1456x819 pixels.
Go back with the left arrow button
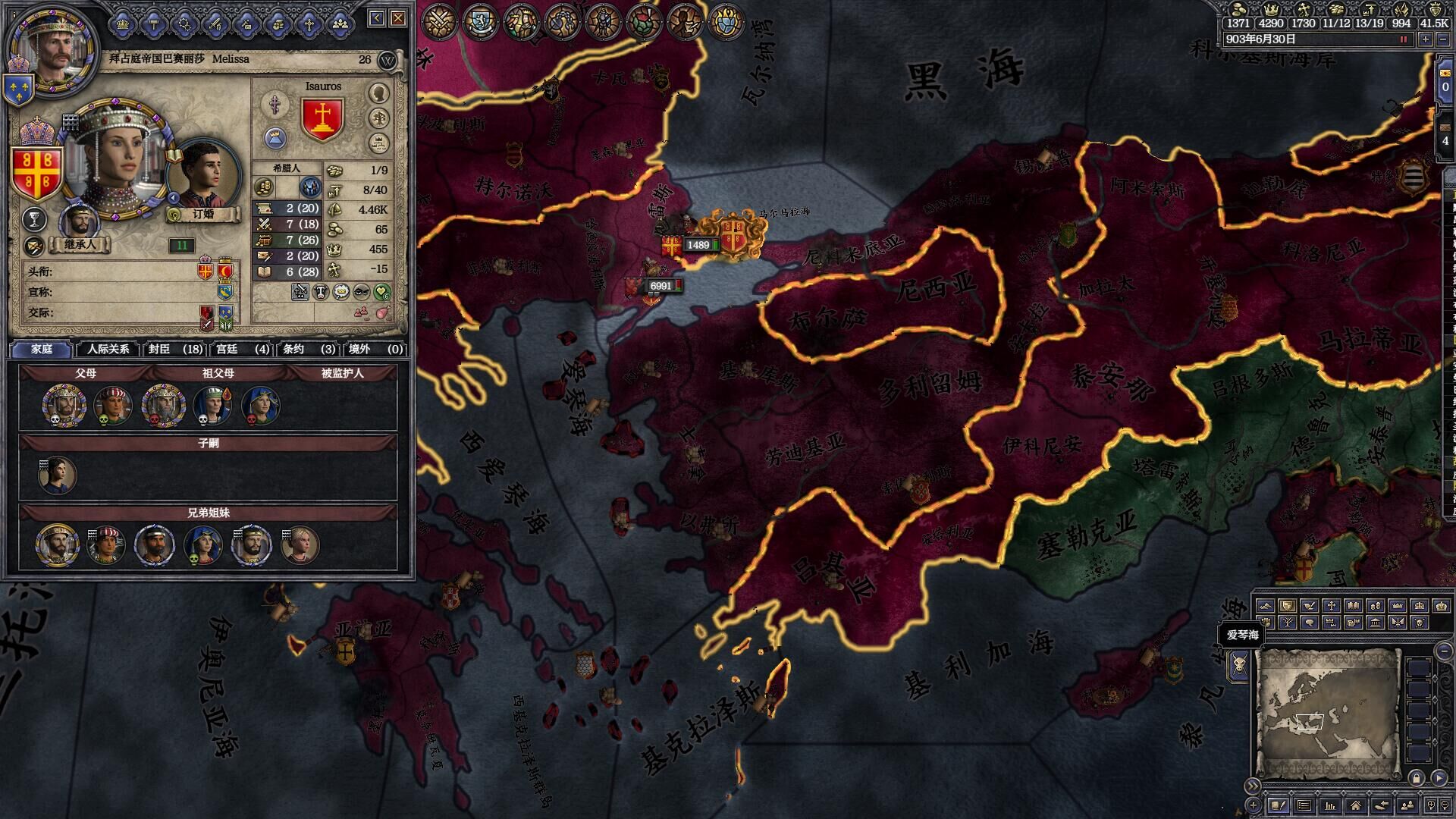(x=377, y=18)
